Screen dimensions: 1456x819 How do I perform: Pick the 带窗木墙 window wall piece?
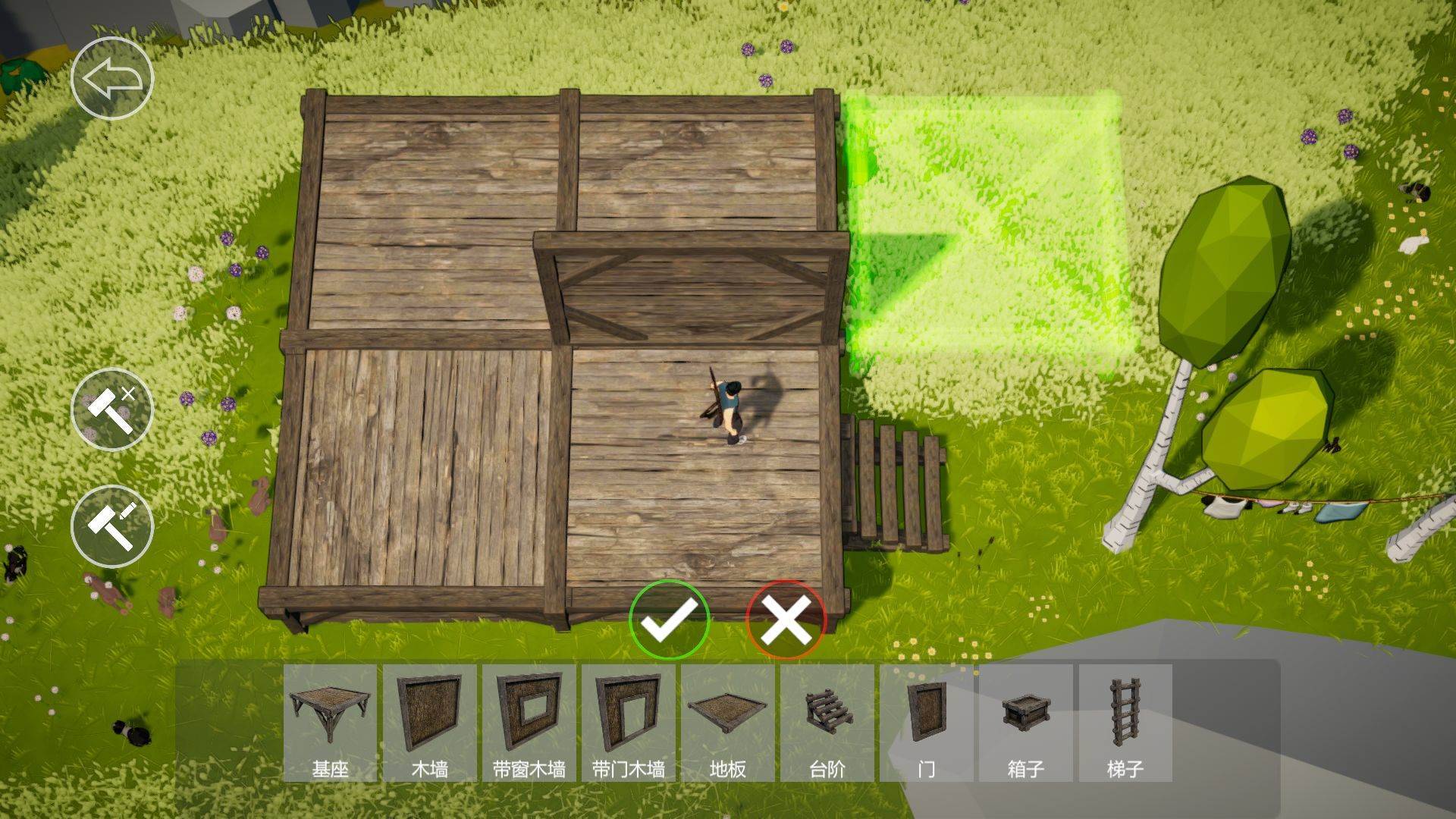coord(529,723)
